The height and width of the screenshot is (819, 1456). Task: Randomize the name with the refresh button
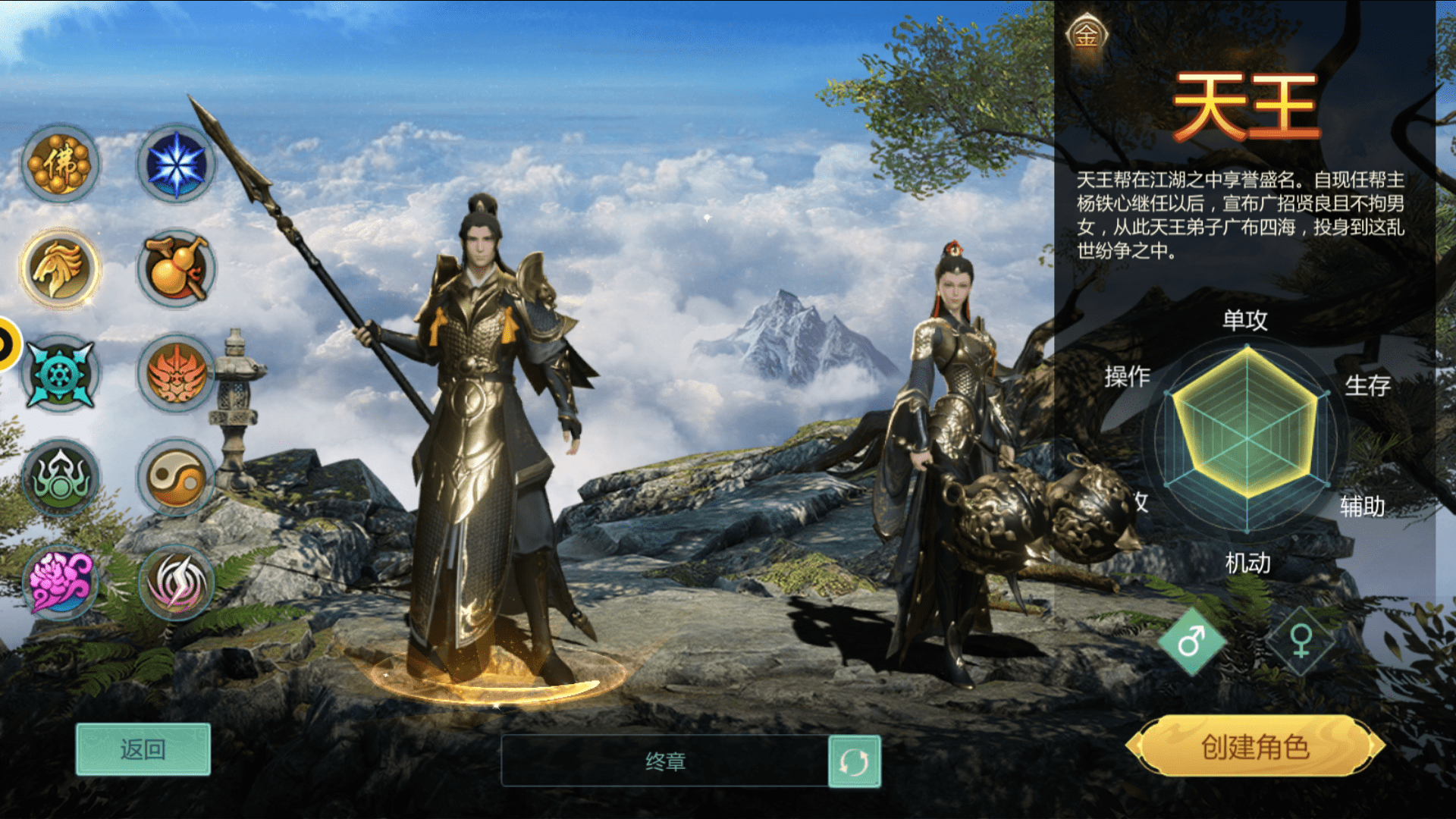(x=855, y=761)
